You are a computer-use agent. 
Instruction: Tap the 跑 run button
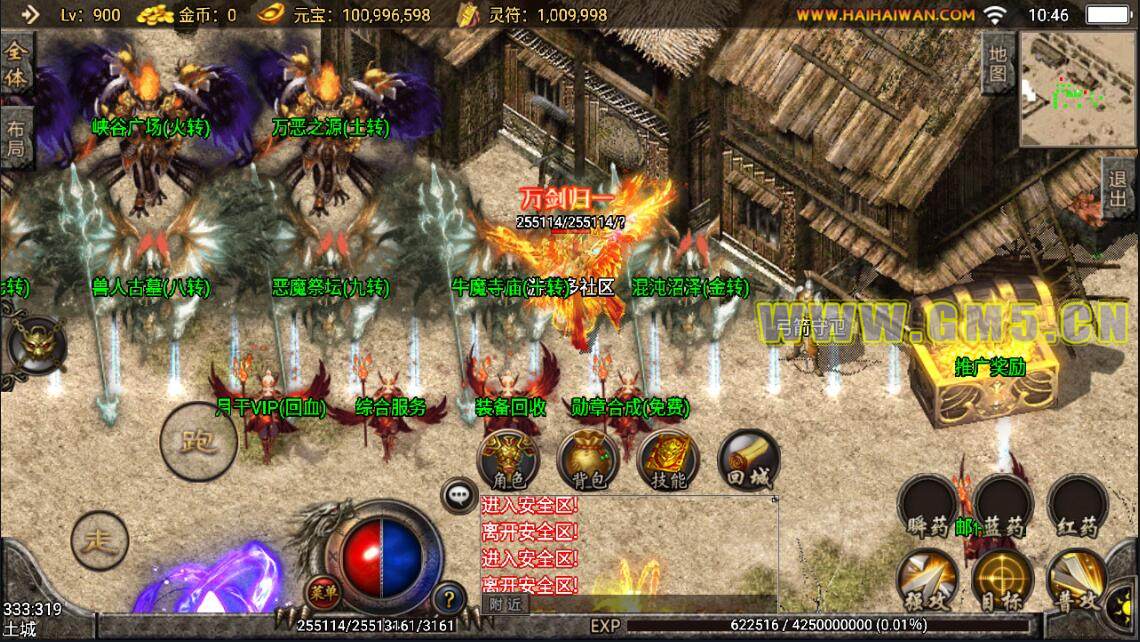point(199,439)
